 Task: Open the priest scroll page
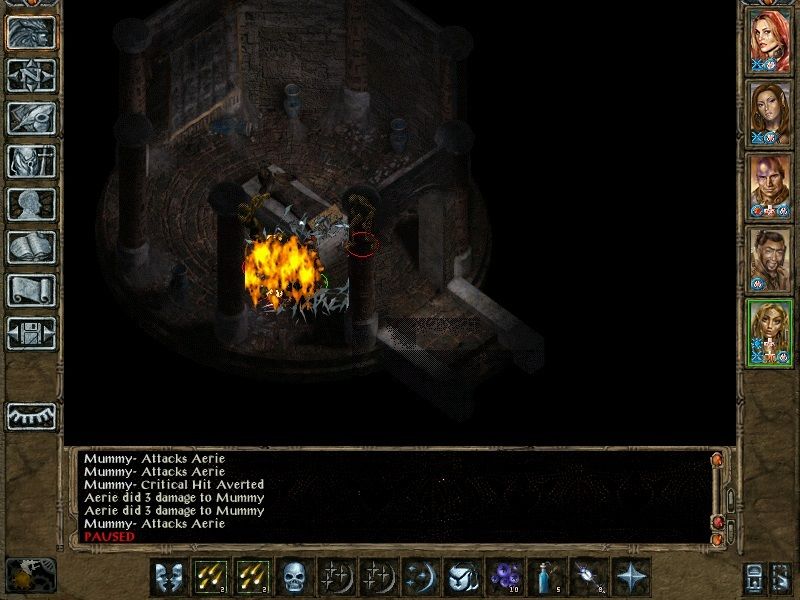coord(31,290)
